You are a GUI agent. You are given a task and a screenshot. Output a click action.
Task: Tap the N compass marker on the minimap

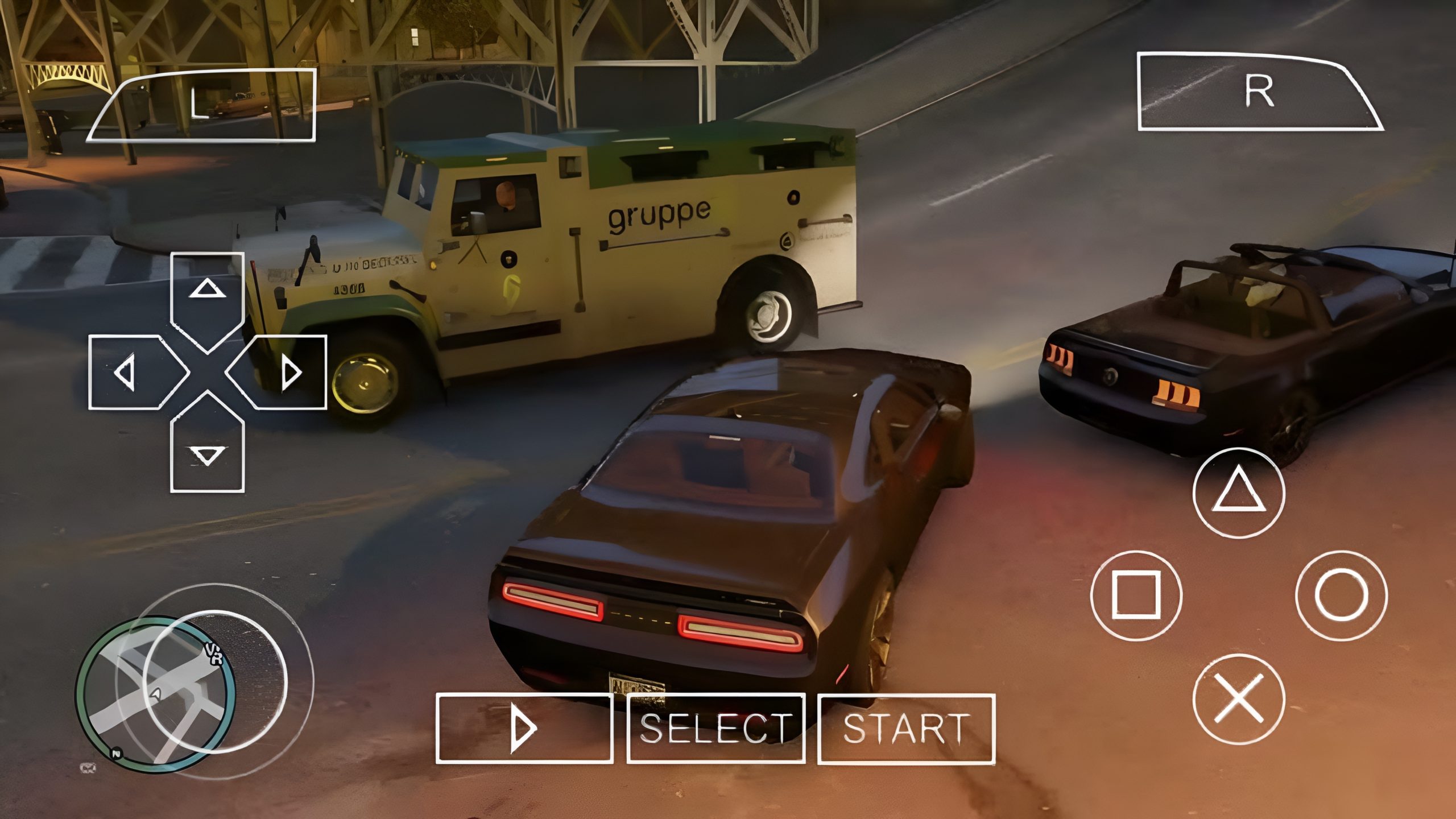click(116, 754)
